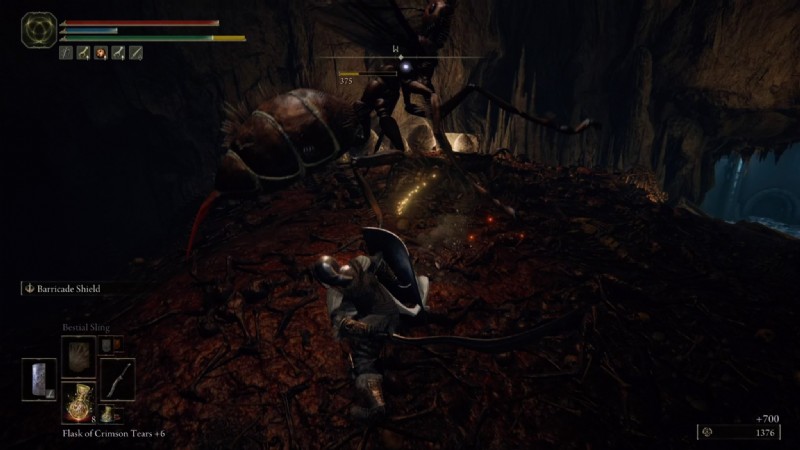This screenshot has width=800, height=450.
Task: Click the small next-flask icon below weapon
Action: [x=106, y=413]
